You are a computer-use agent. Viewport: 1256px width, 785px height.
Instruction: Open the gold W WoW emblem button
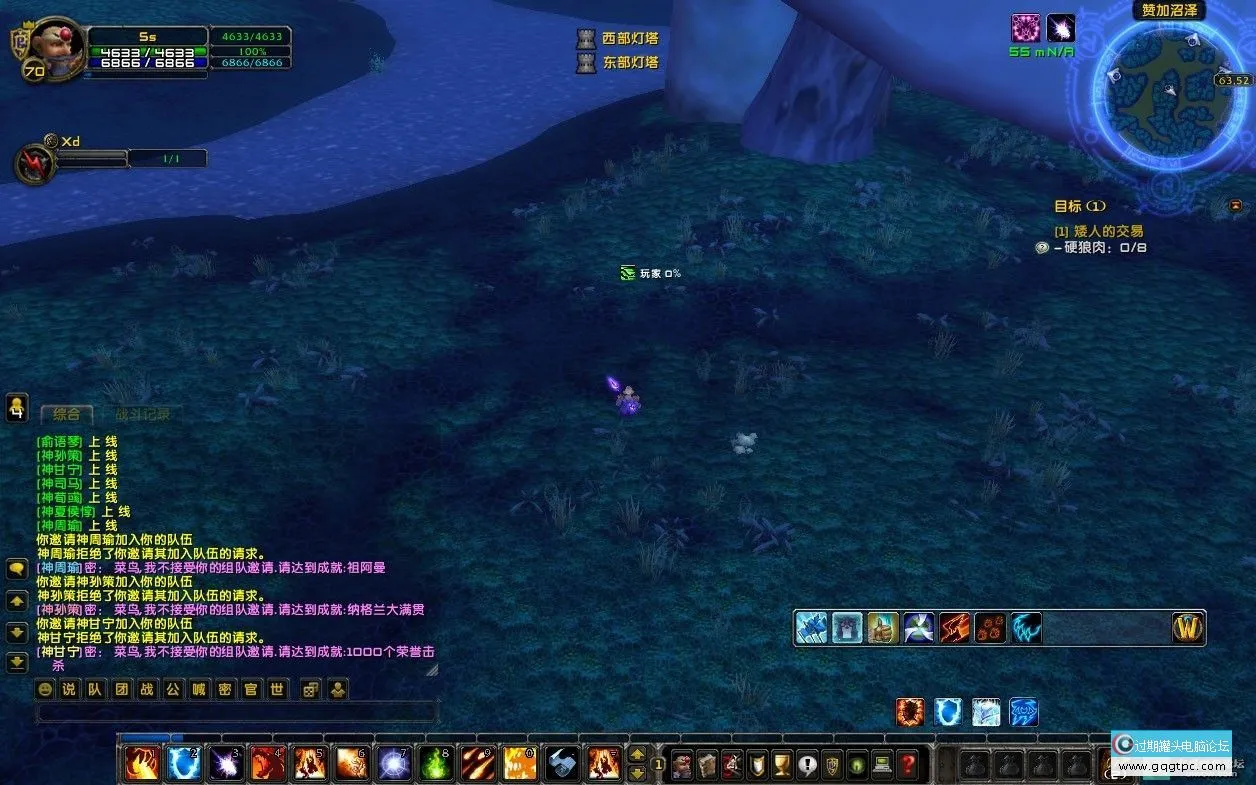(1188, 628)
